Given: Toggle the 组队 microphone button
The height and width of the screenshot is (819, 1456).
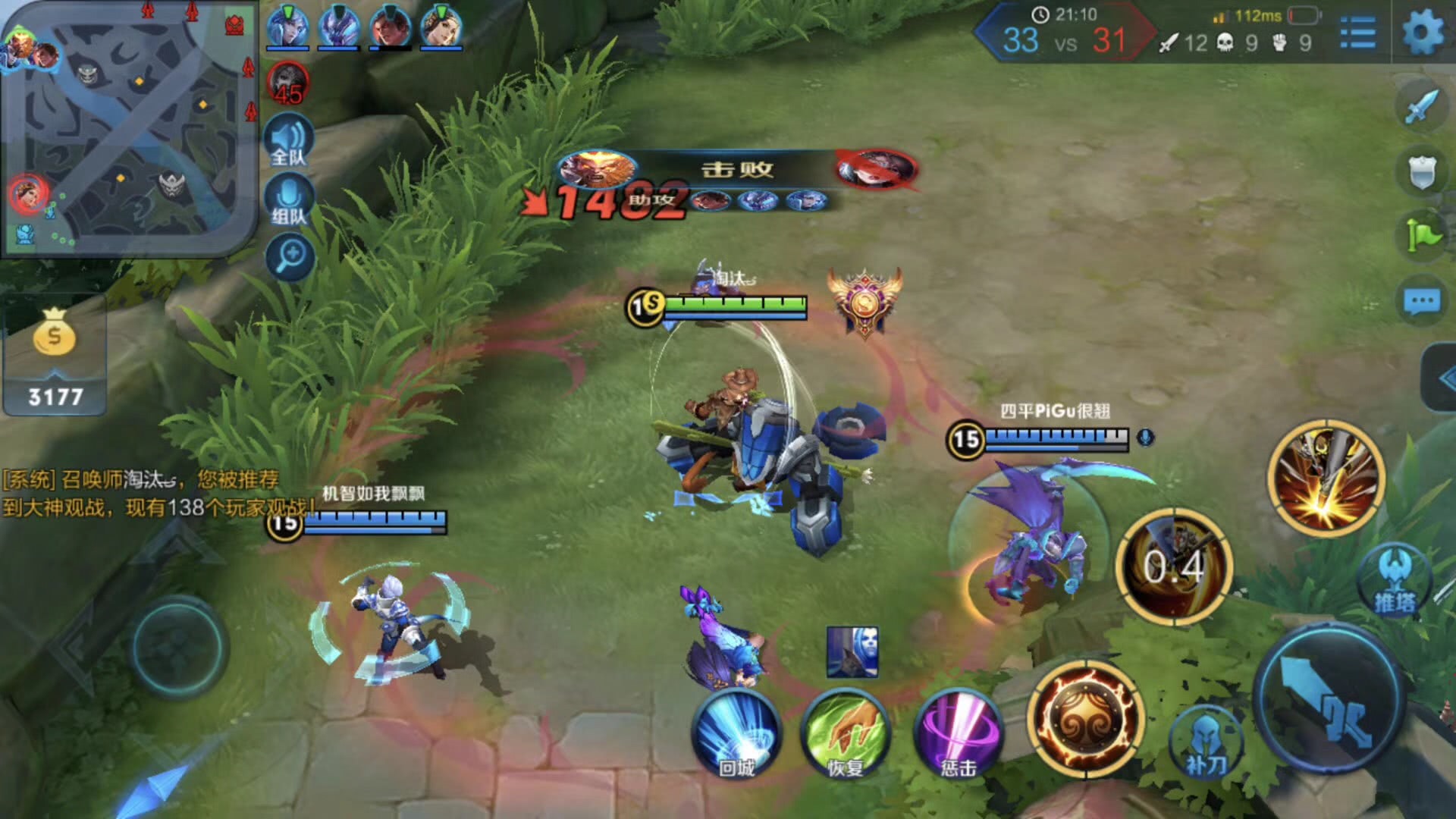Looking at the screenshot, I should click(x=289, y=201).
